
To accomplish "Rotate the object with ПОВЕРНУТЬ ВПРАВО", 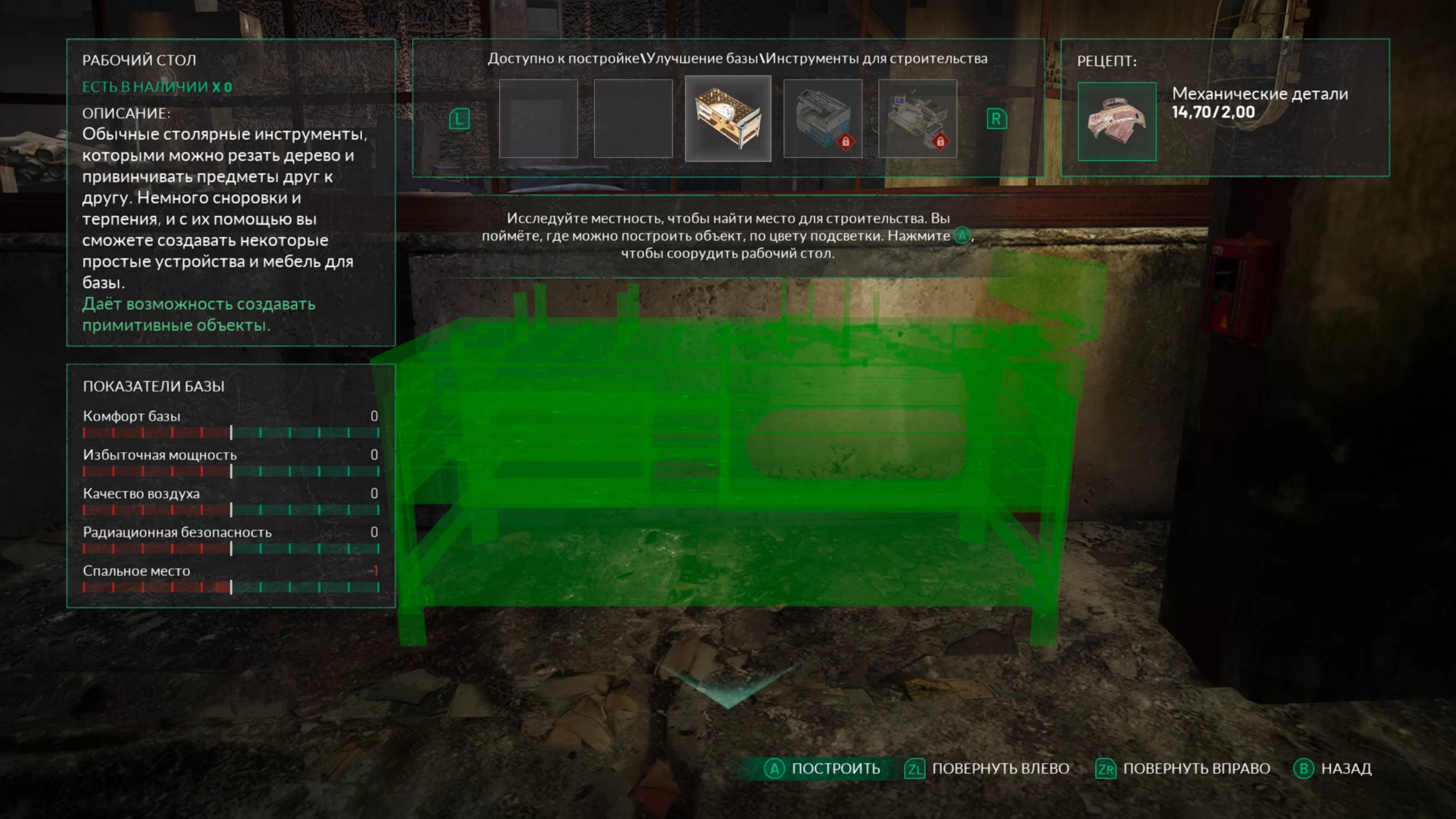I will (1183, 769).
